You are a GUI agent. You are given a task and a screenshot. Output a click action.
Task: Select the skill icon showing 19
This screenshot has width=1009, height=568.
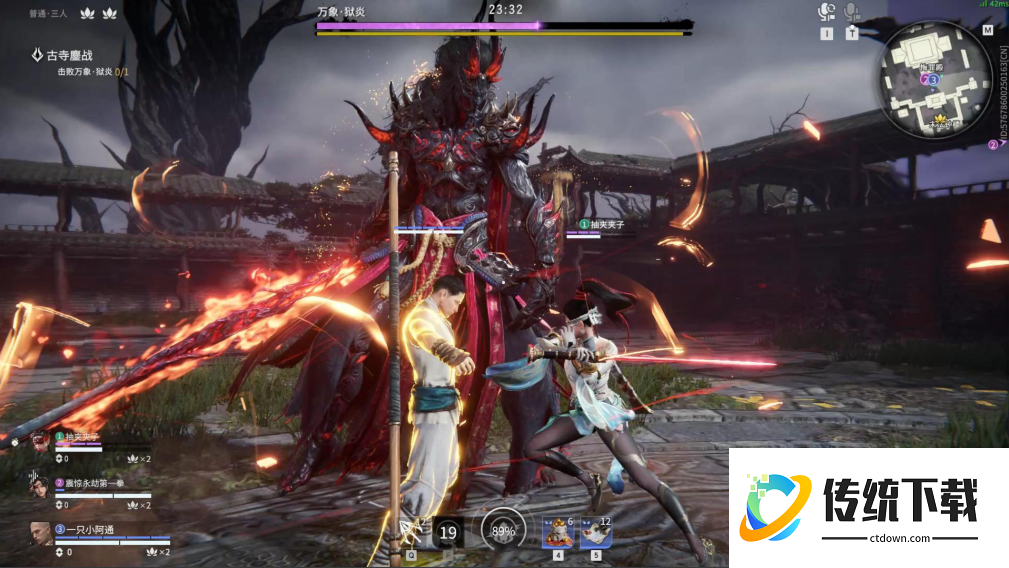coord(449,532)
